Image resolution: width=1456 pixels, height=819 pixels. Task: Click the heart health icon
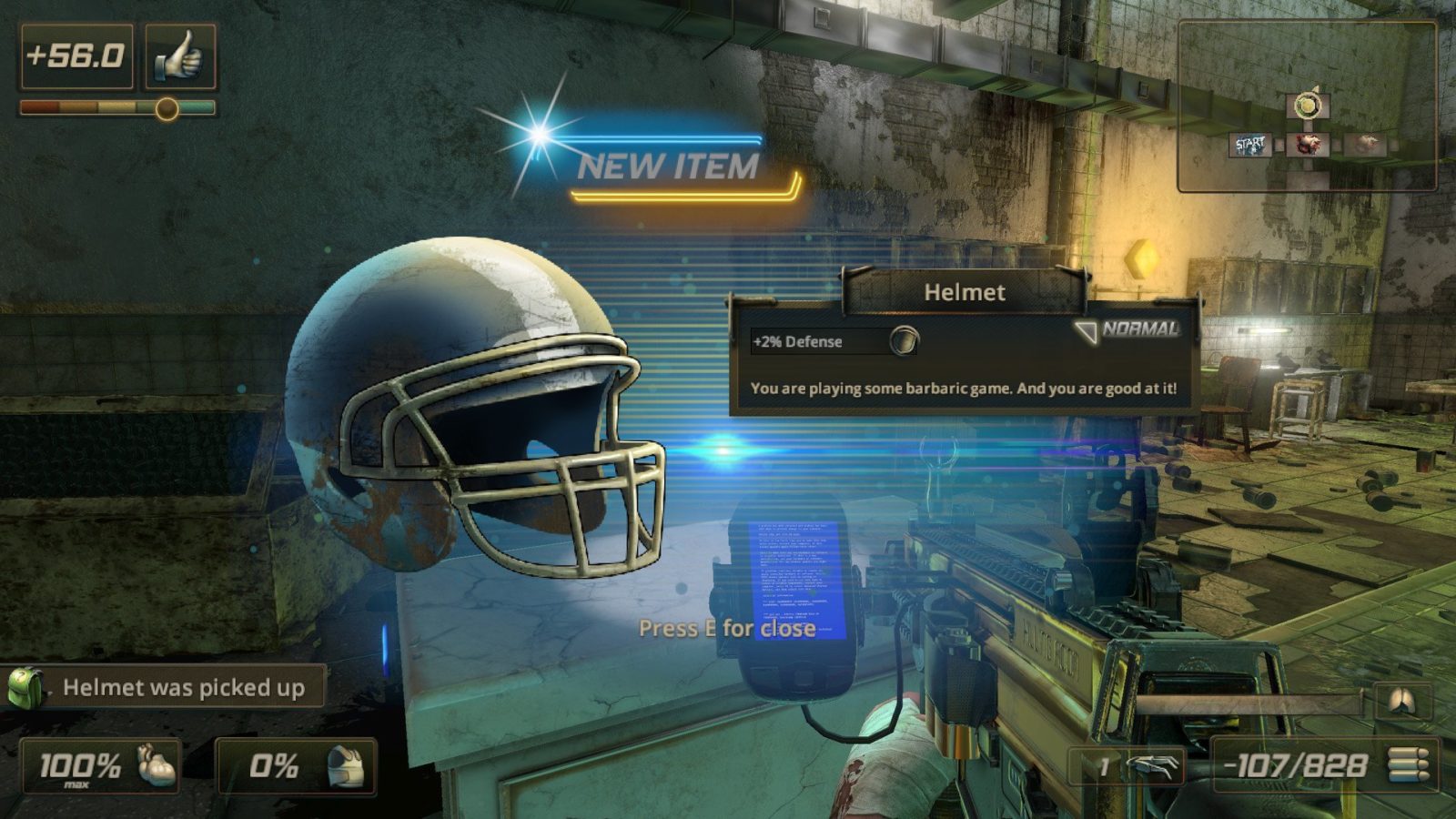coord(155,765)
